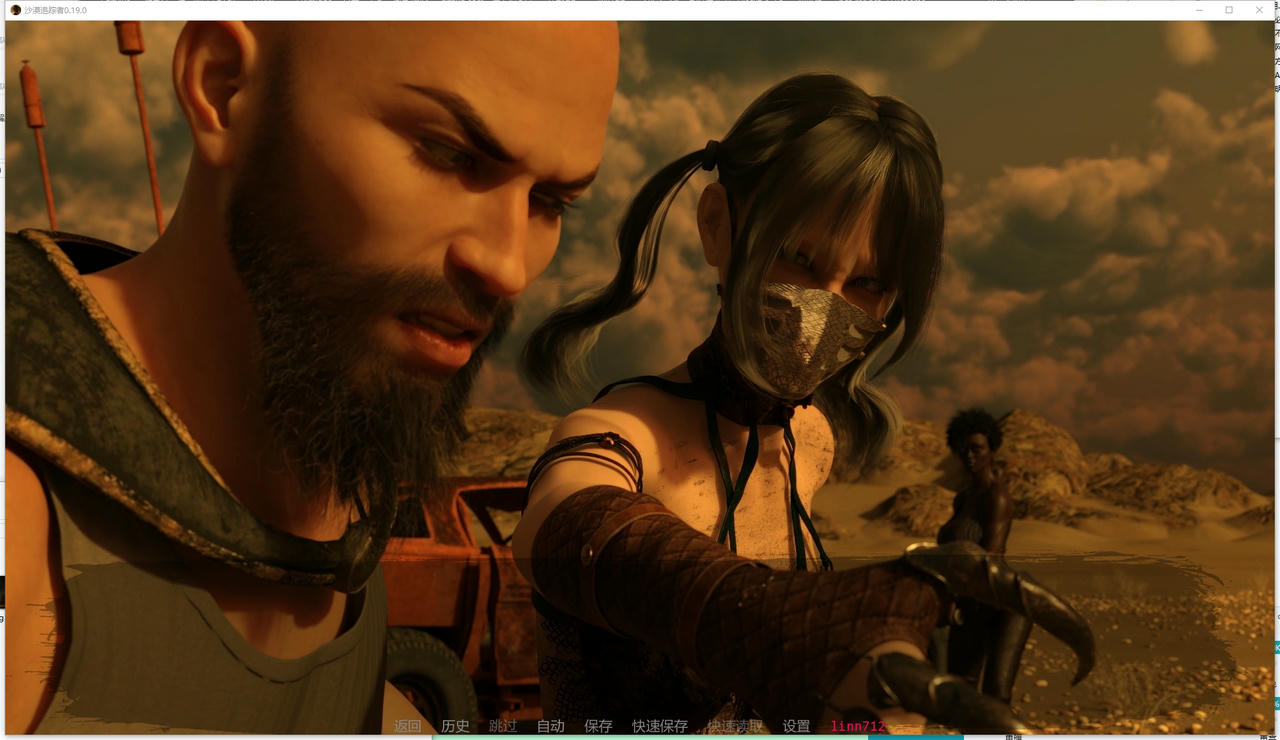
Task: Open the 历史 dialogue history
Action: pyautogui.click(x=455, y=726)
